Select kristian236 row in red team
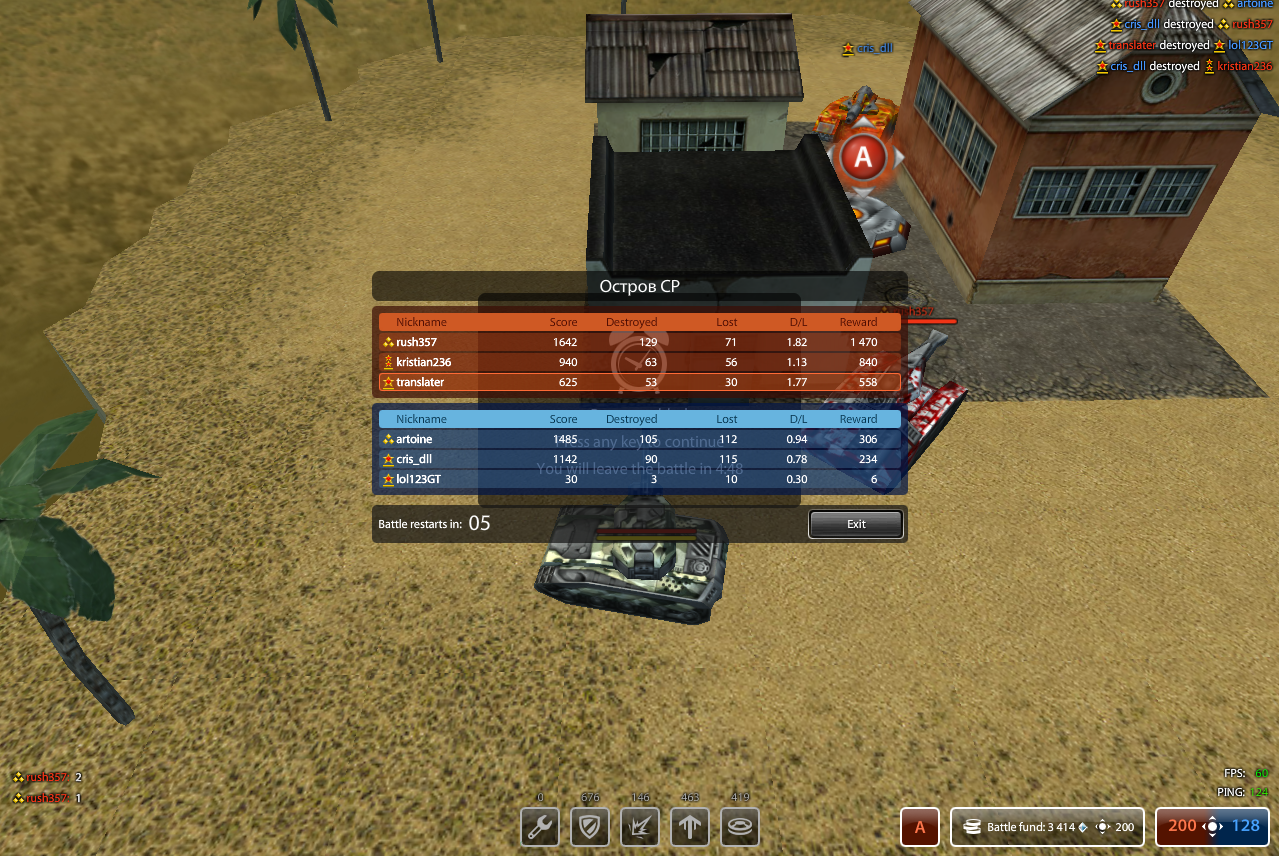The image size is (1279, 856). [639, 362]
